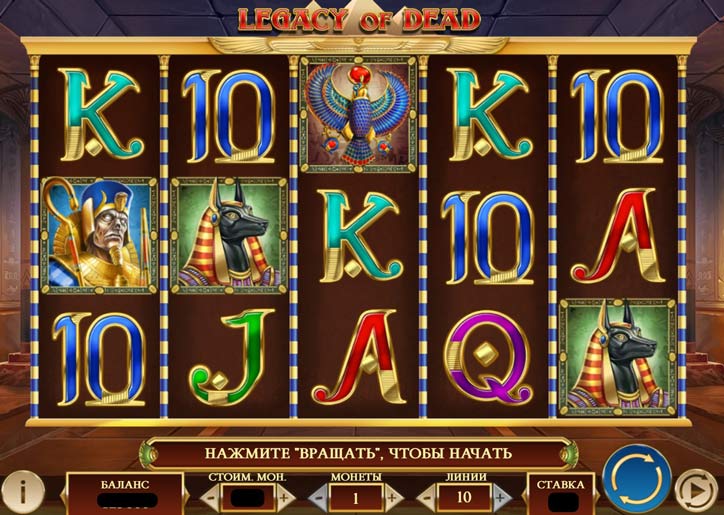Image resolution: width=724 pixels, height=515 pixels.
Task: Raise the Монеты coin count
Action: tap(393, 496)
